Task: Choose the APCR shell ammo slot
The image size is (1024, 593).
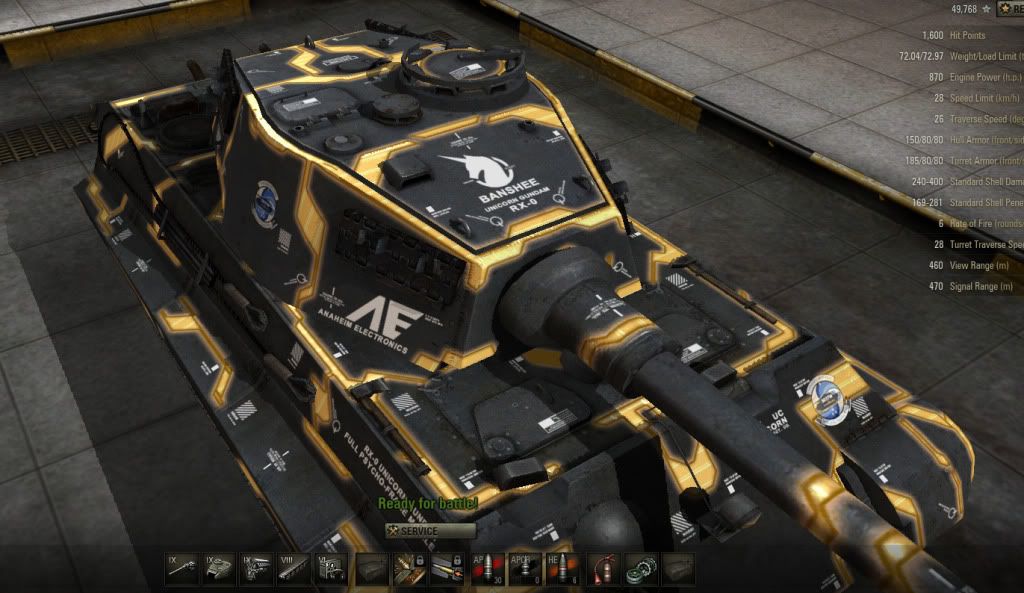Action: point(524,568)
